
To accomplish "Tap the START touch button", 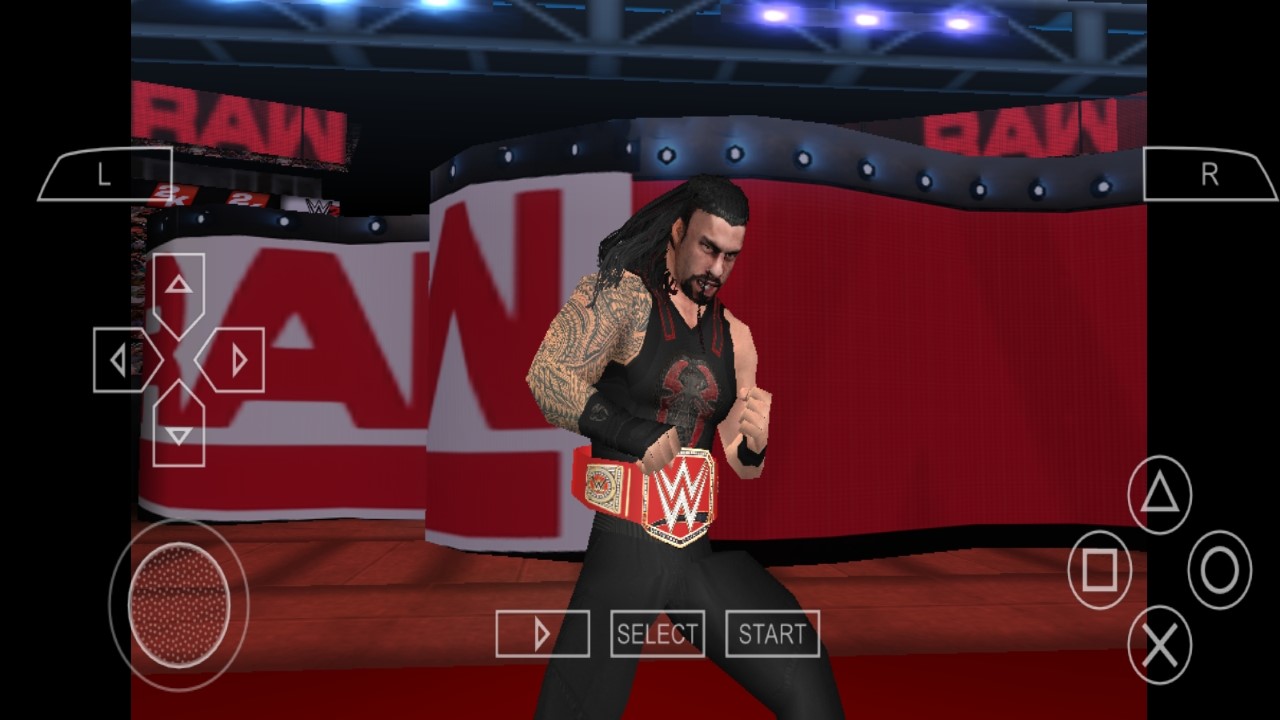I will coord(772,634).
